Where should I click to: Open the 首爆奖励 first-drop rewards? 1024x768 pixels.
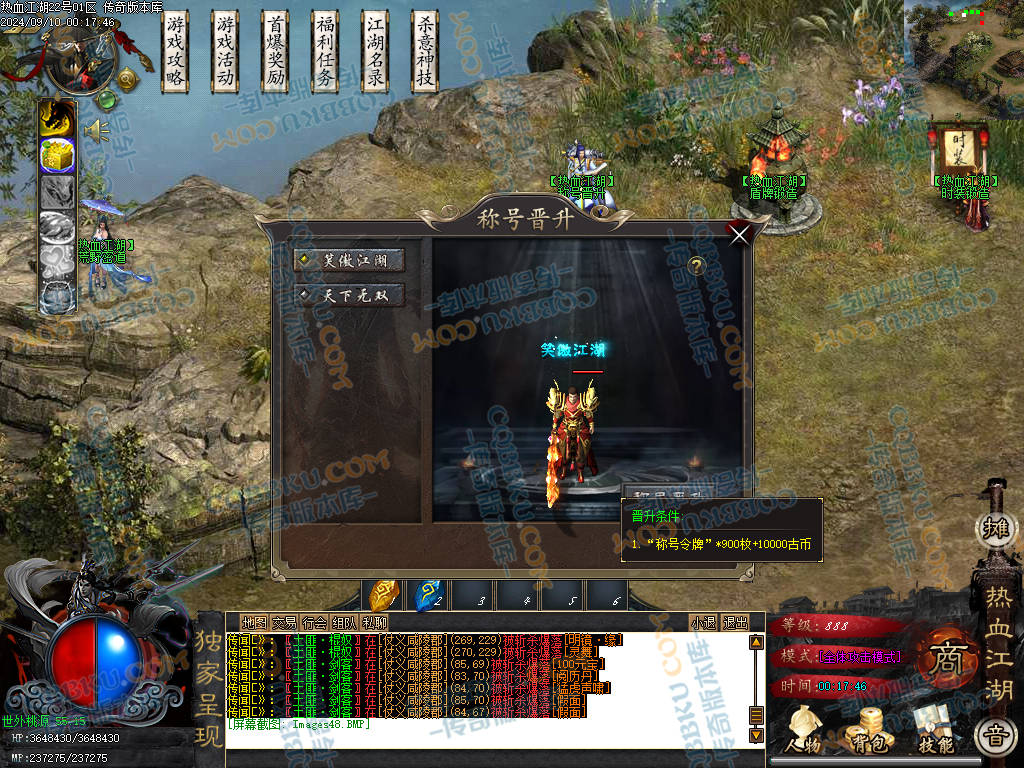276,51
